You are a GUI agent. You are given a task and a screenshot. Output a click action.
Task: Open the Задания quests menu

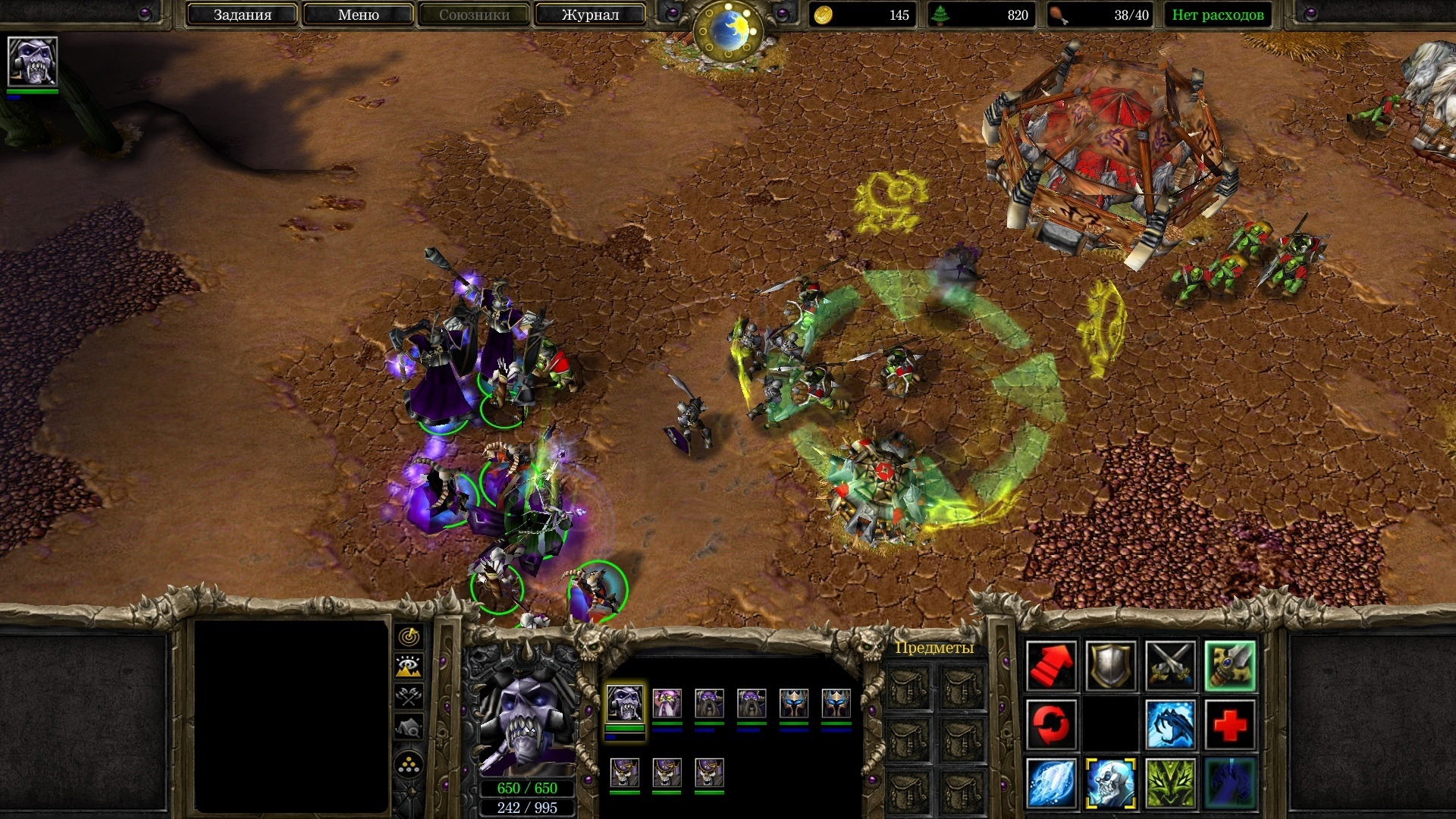coord(242,14)
